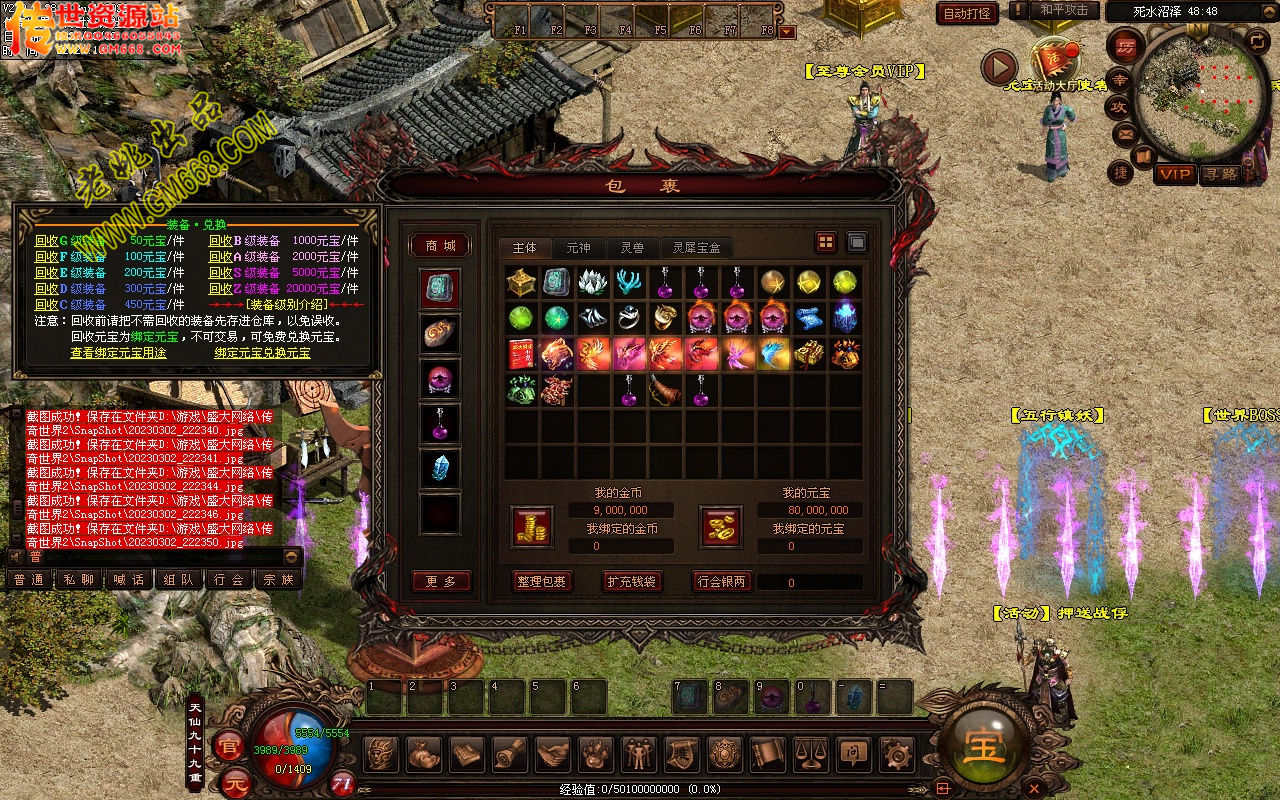This screenshot has height=800, width=1280.
Task: Select the silver ring item slot
Action: [629, 318]
